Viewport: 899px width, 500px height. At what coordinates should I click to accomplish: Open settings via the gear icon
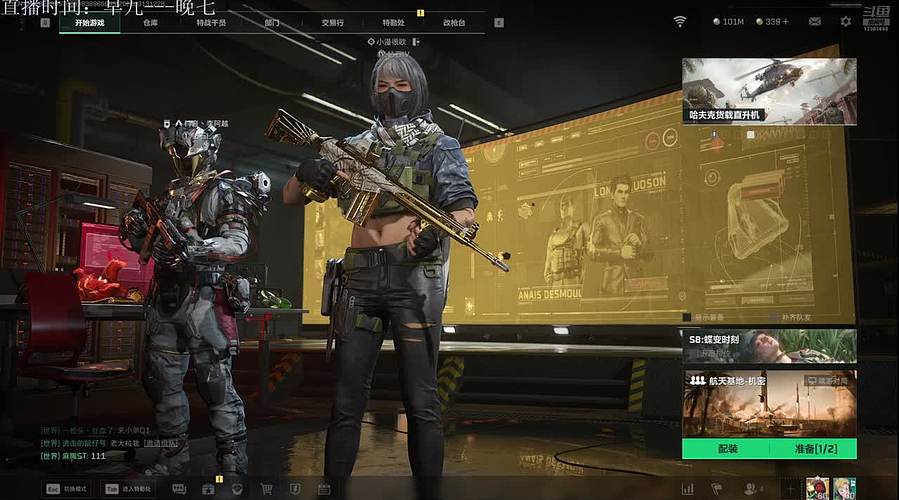pyautogui.click(x=846, y=21)
